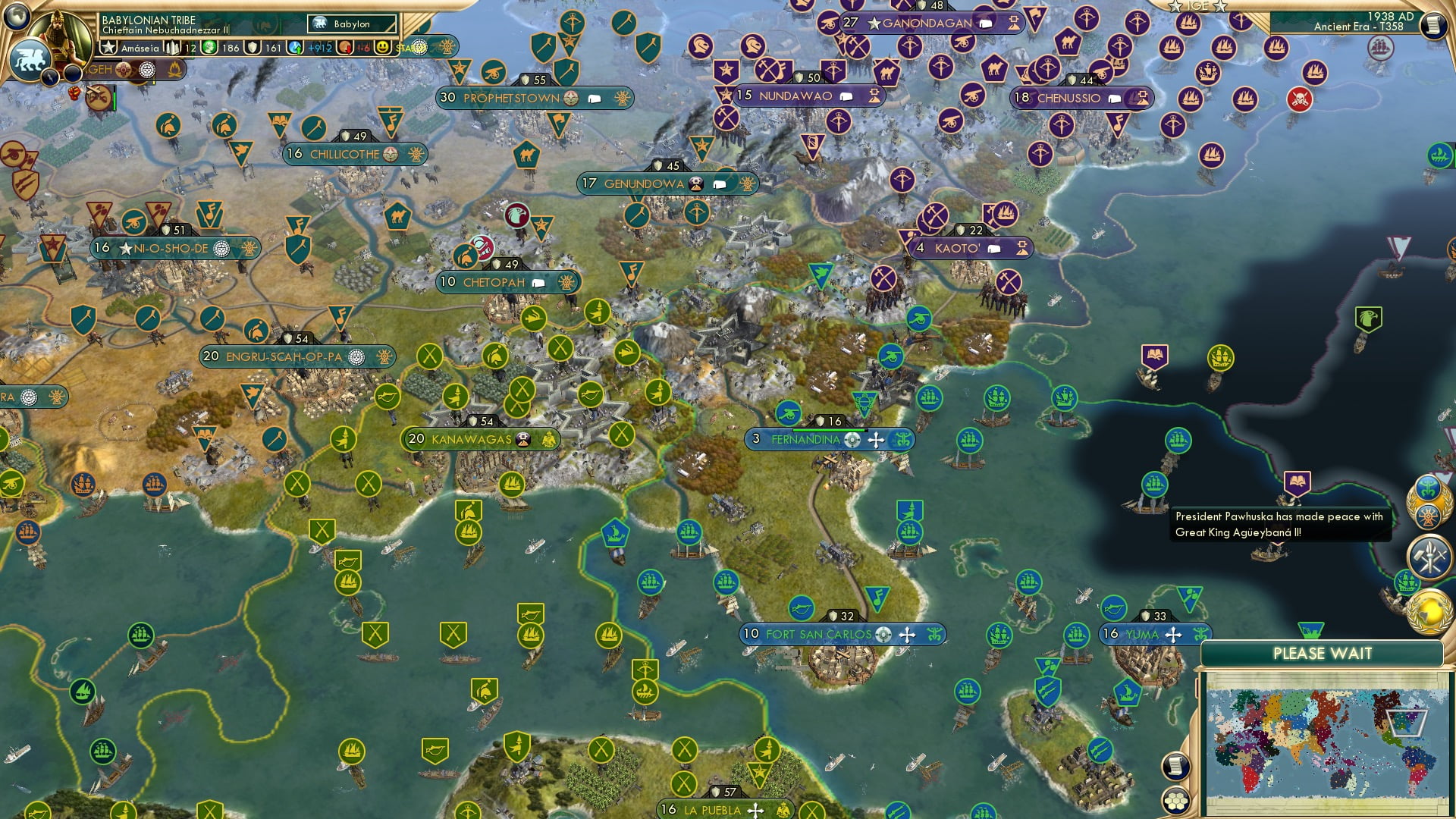Image resolution: width=1456 pixels, height=819 pixels.
Task: Open the technology tree spoke icon
Action: (1429, 516)
